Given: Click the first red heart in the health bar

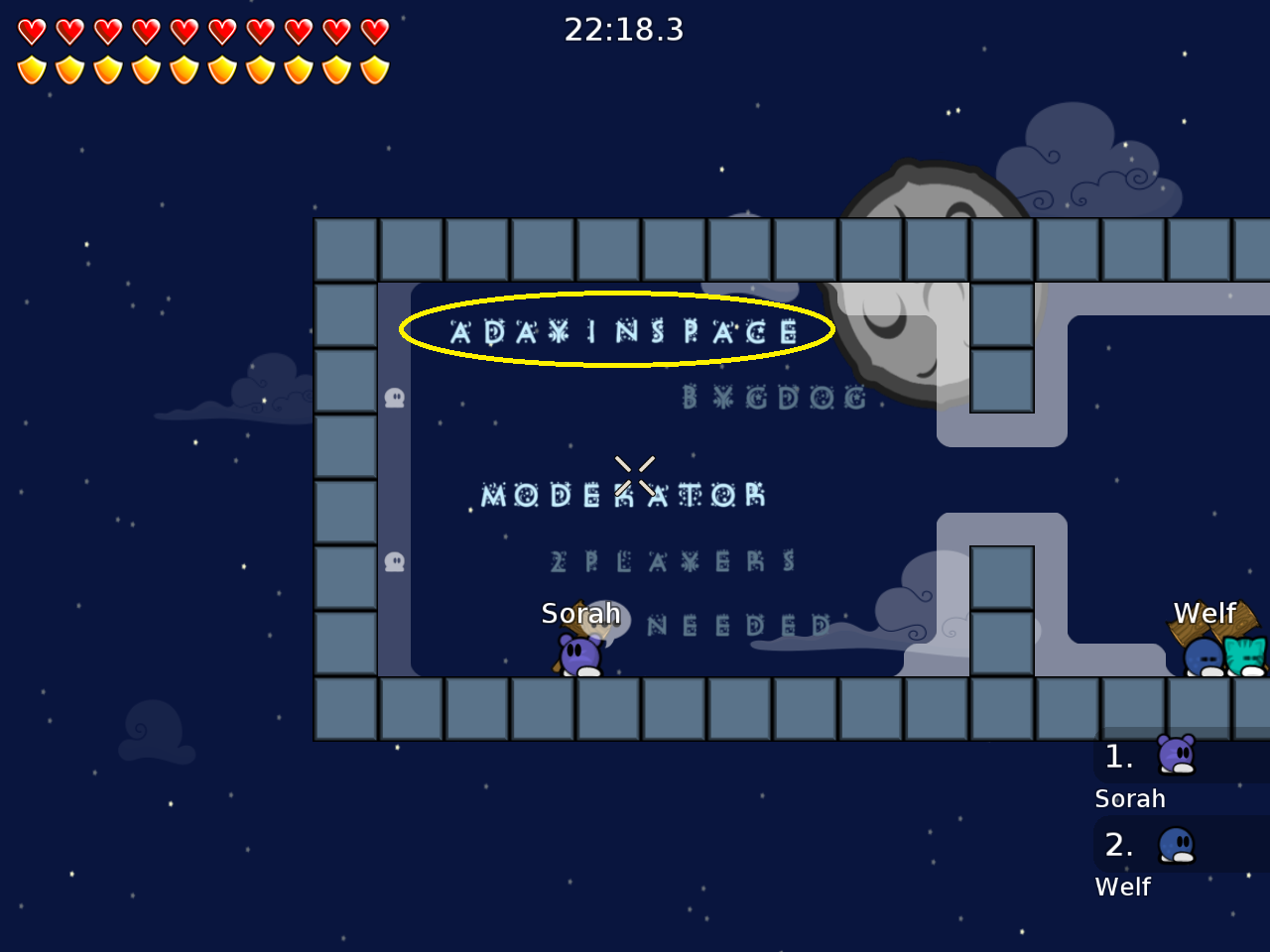Looking at the screenshot, I should (33, 32).
